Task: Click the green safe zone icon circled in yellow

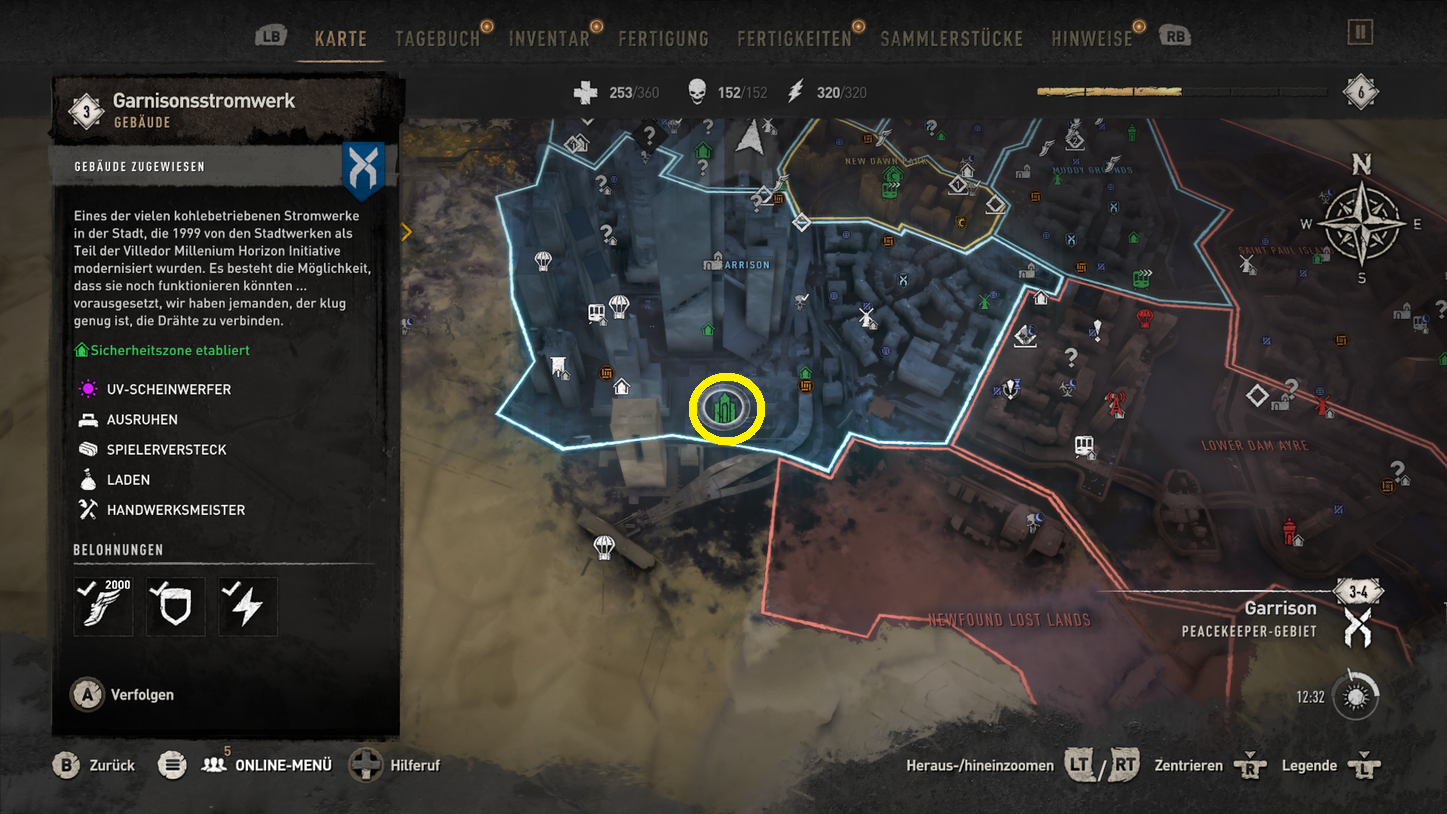Action: (726, 408)
